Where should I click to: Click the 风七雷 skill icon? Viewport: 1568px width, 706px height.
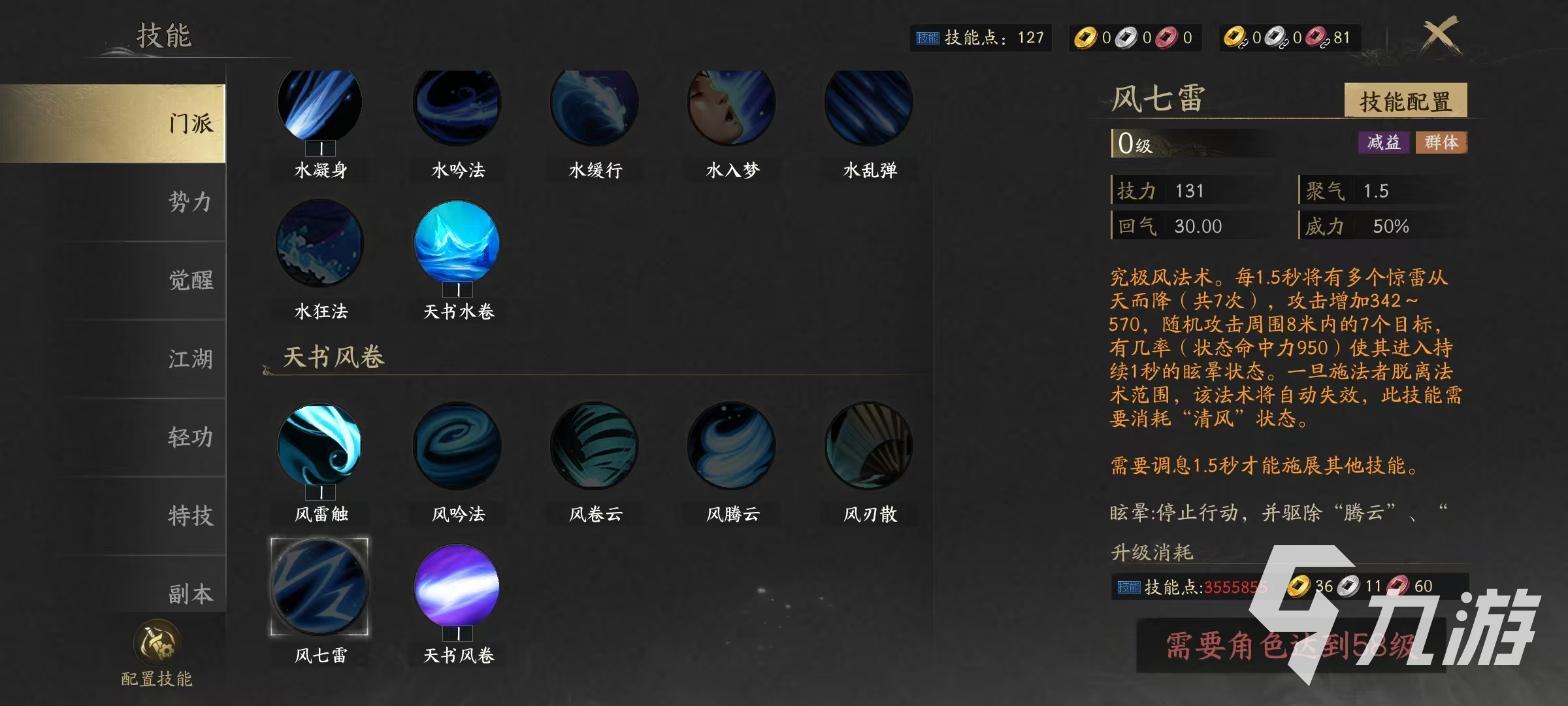(319, 588)
